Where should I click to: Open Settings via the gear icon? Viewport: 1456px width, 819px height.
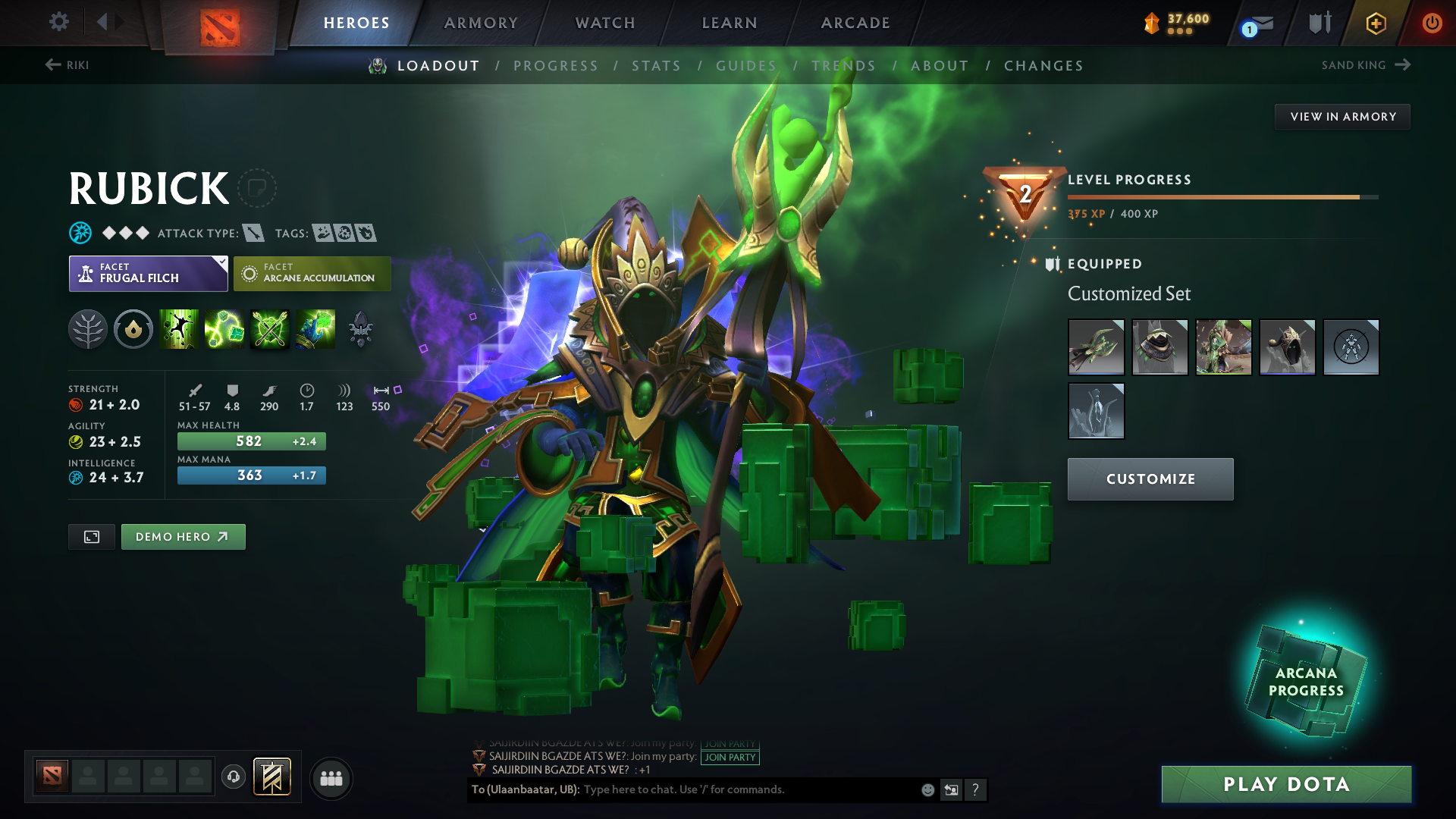[58, 22]
